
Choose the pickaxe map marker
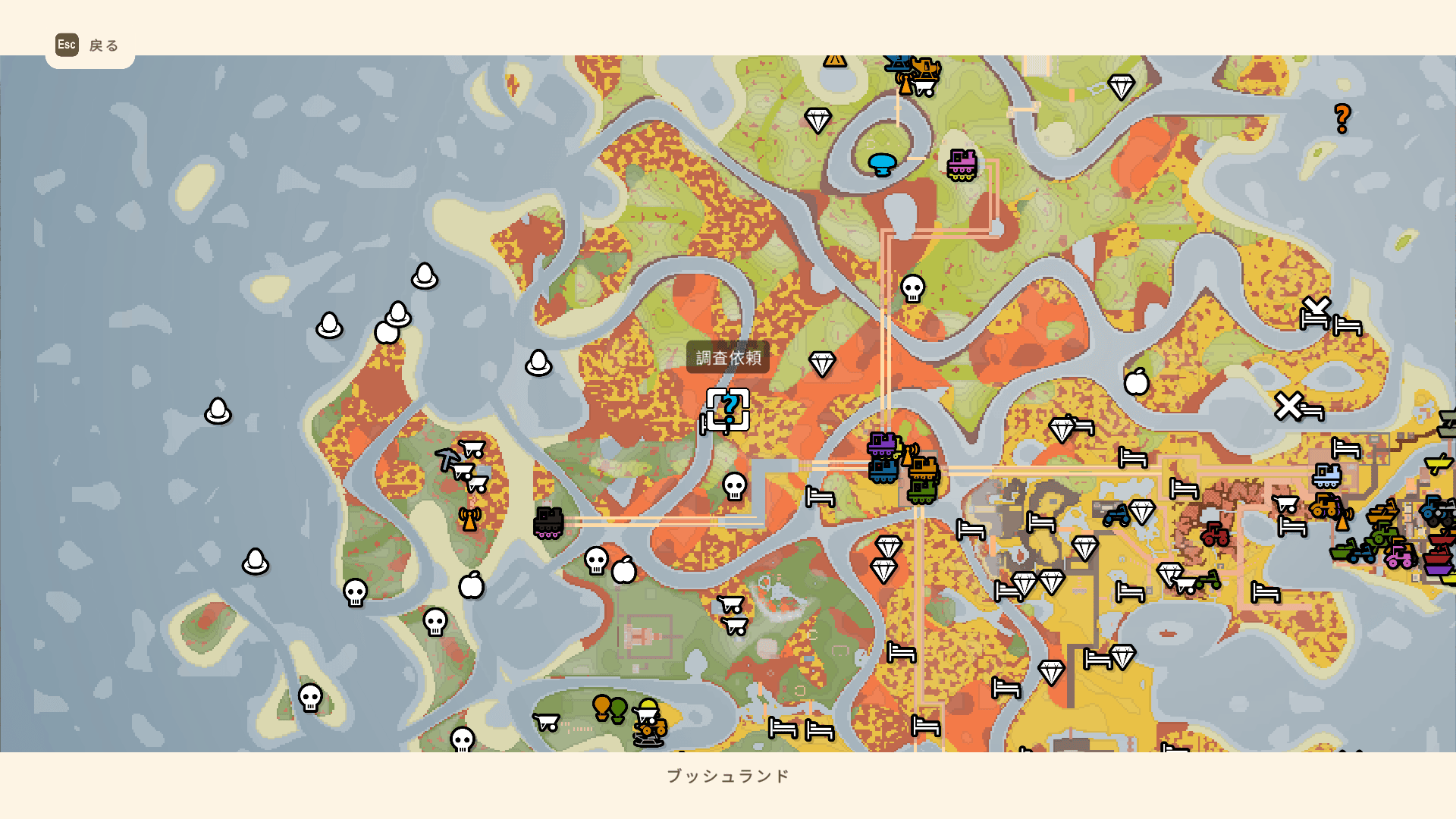coord(447,458)
